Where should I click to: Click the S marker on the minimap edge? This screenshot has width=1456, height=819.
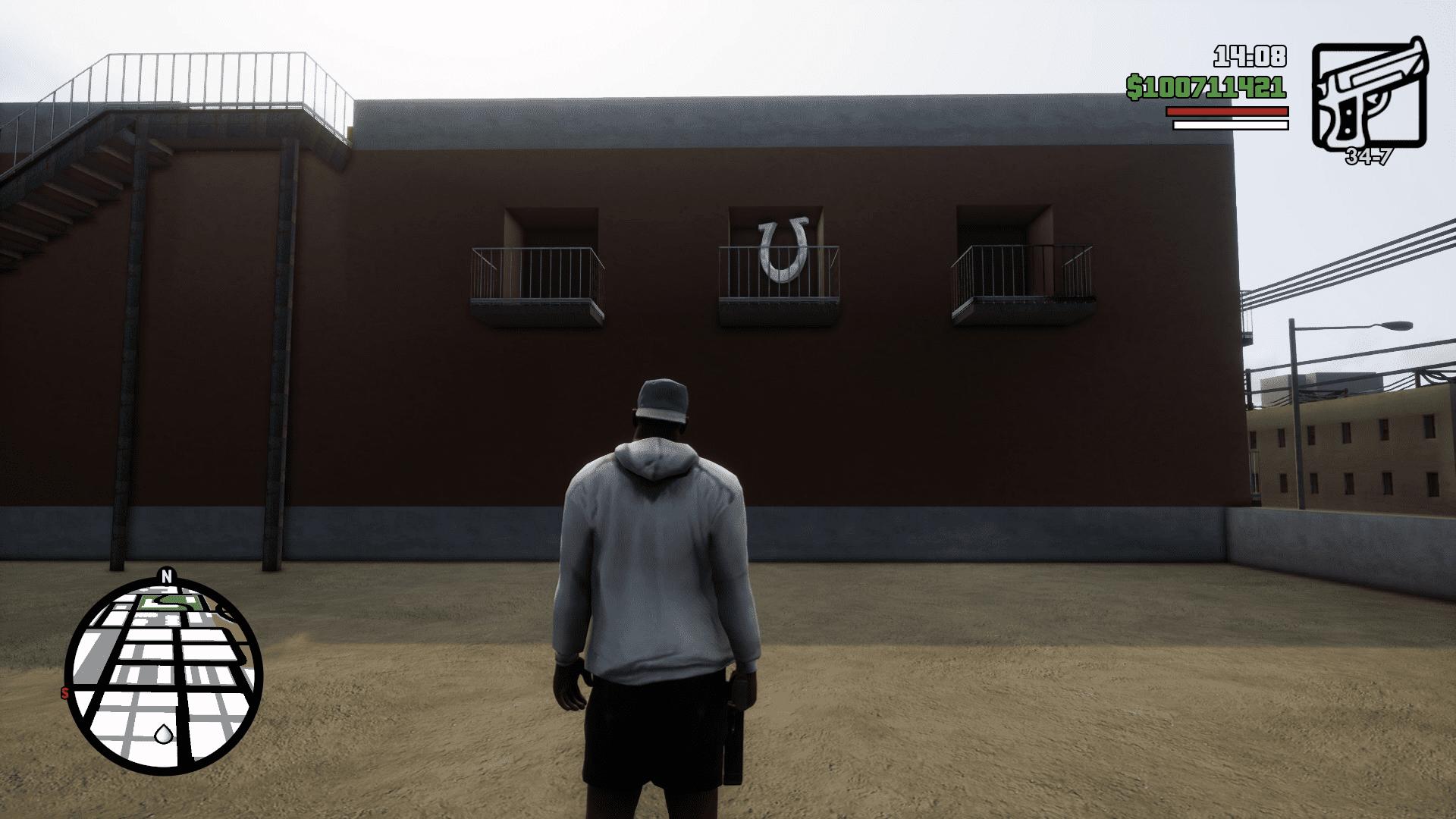pos(66,693)
